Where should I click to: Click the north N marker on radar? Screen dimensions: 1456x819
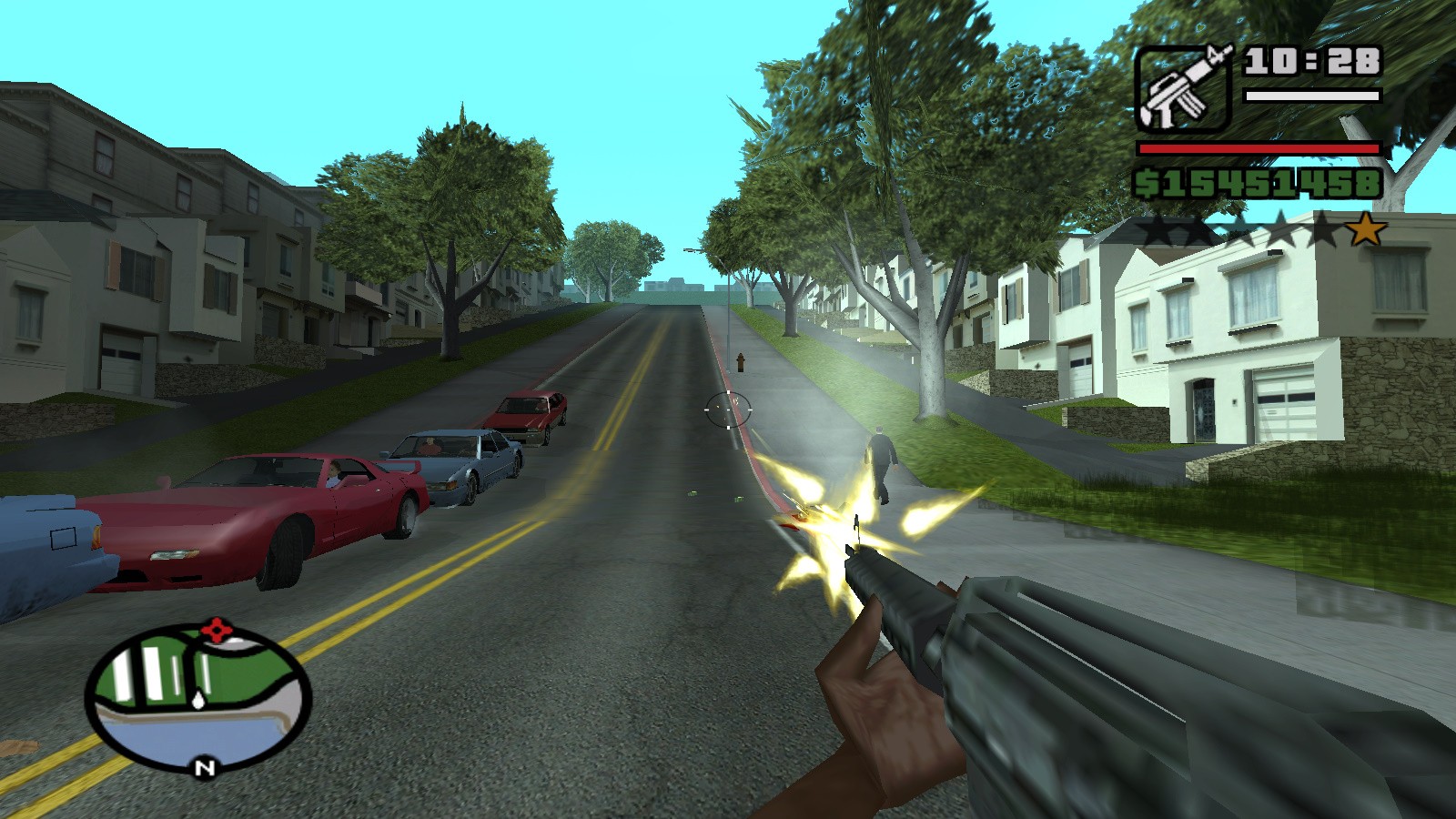coord(205,768)
